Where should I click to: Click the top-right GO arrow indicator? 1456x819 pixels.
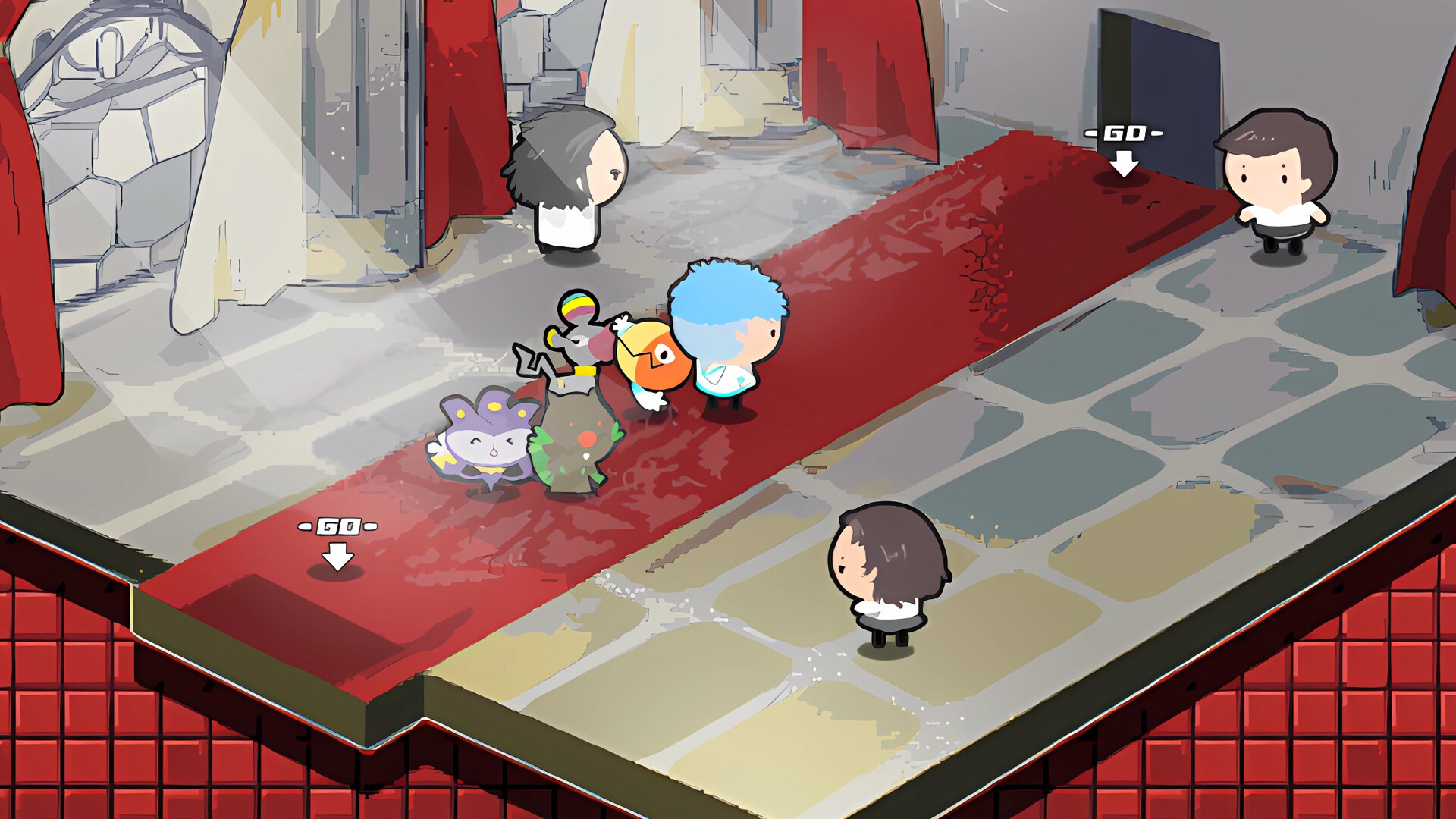pos(1124,161)
